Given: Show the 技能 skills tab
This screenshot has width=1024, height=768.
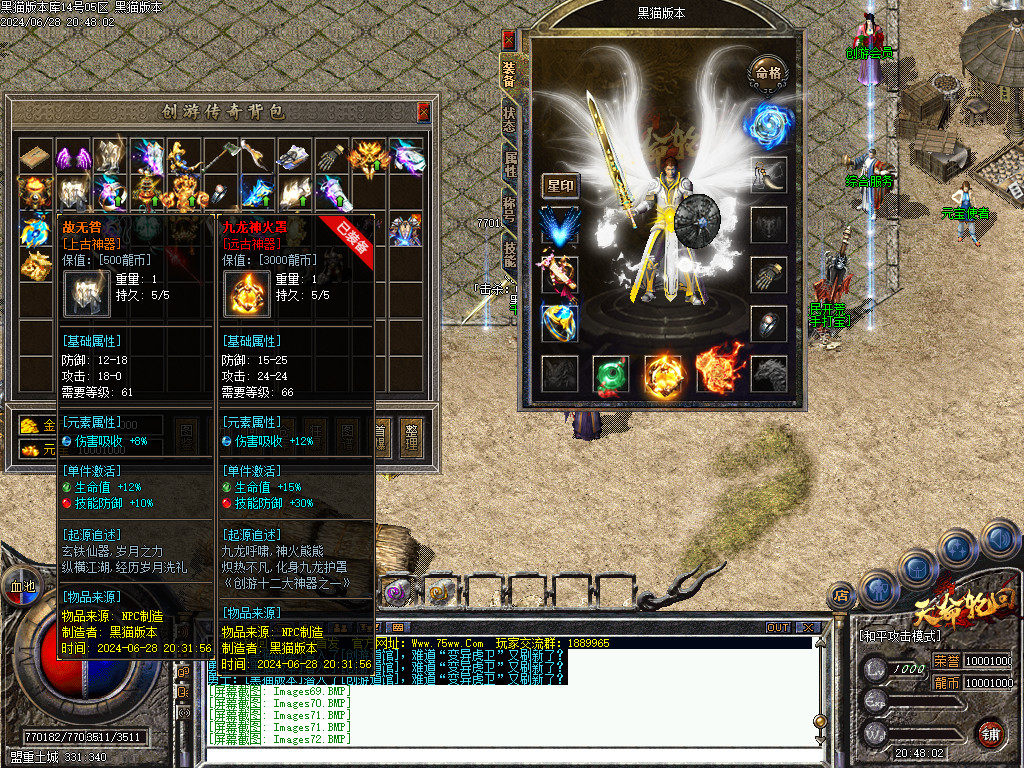Looking at the screenshot, I should 509,252.
